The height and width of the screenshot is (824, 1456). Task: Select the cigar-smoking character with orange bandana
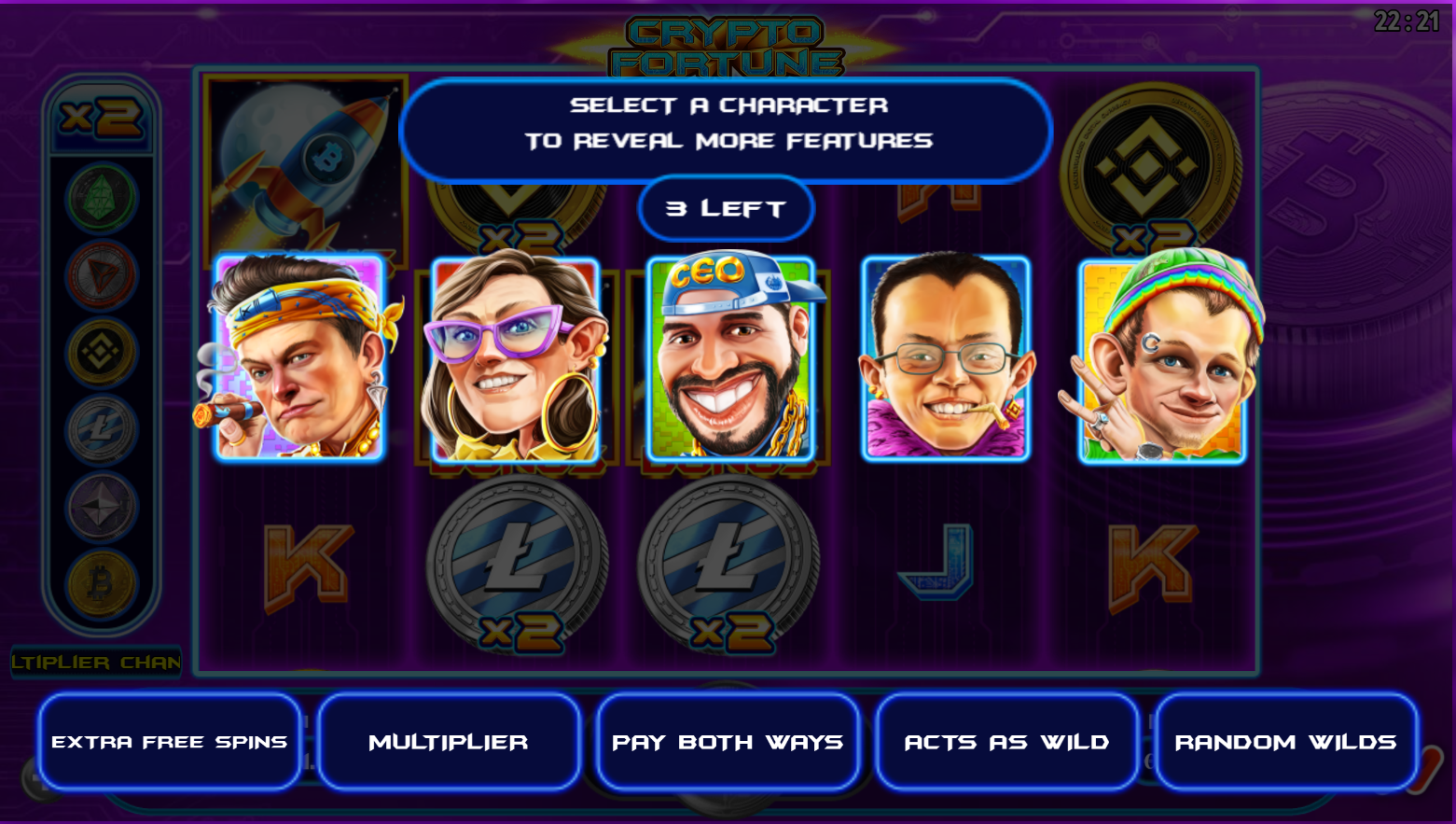[298, 359]
